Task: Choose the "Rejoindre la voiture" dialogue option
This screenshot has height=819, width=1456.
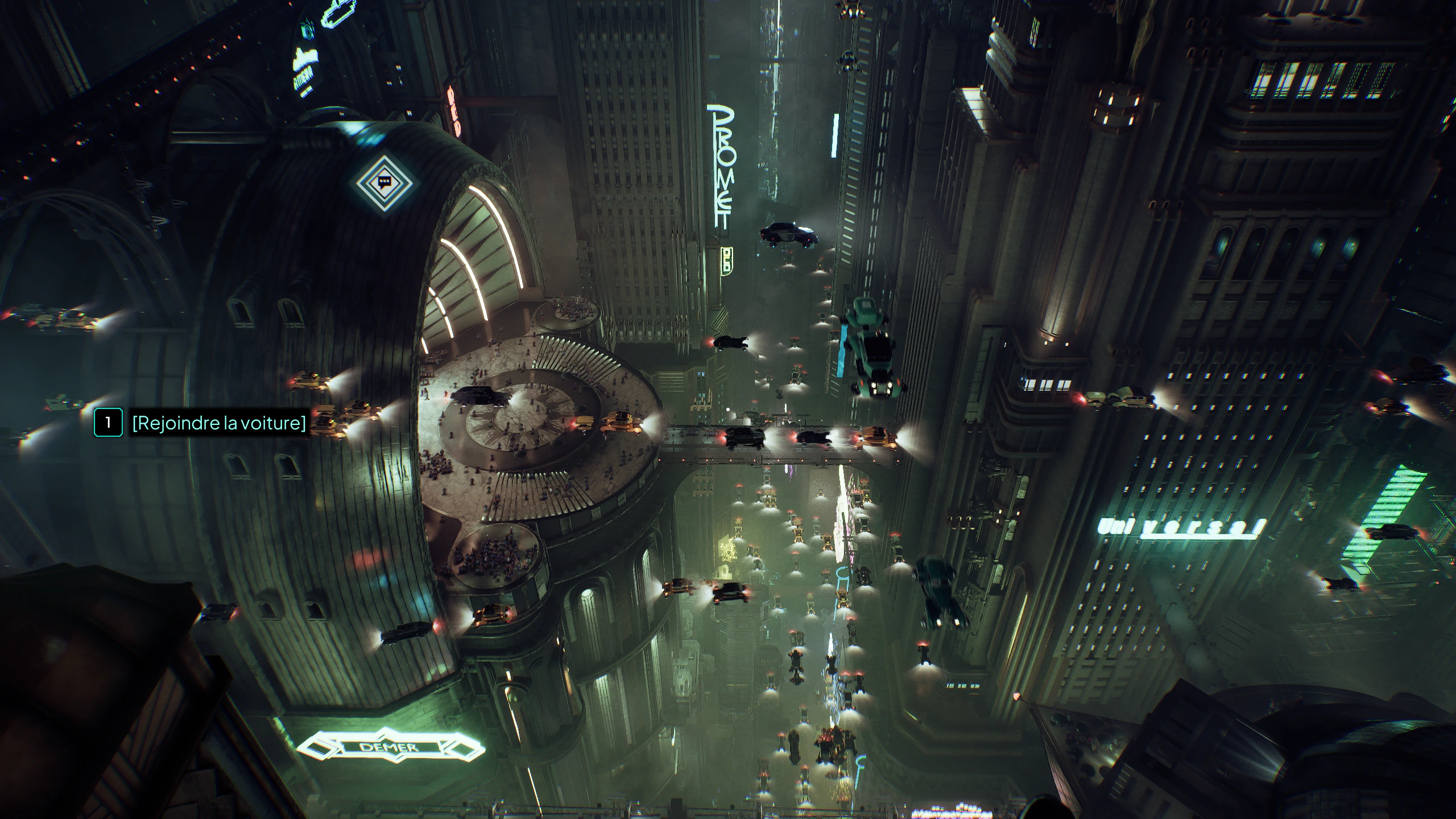Action: pos(218,423)
